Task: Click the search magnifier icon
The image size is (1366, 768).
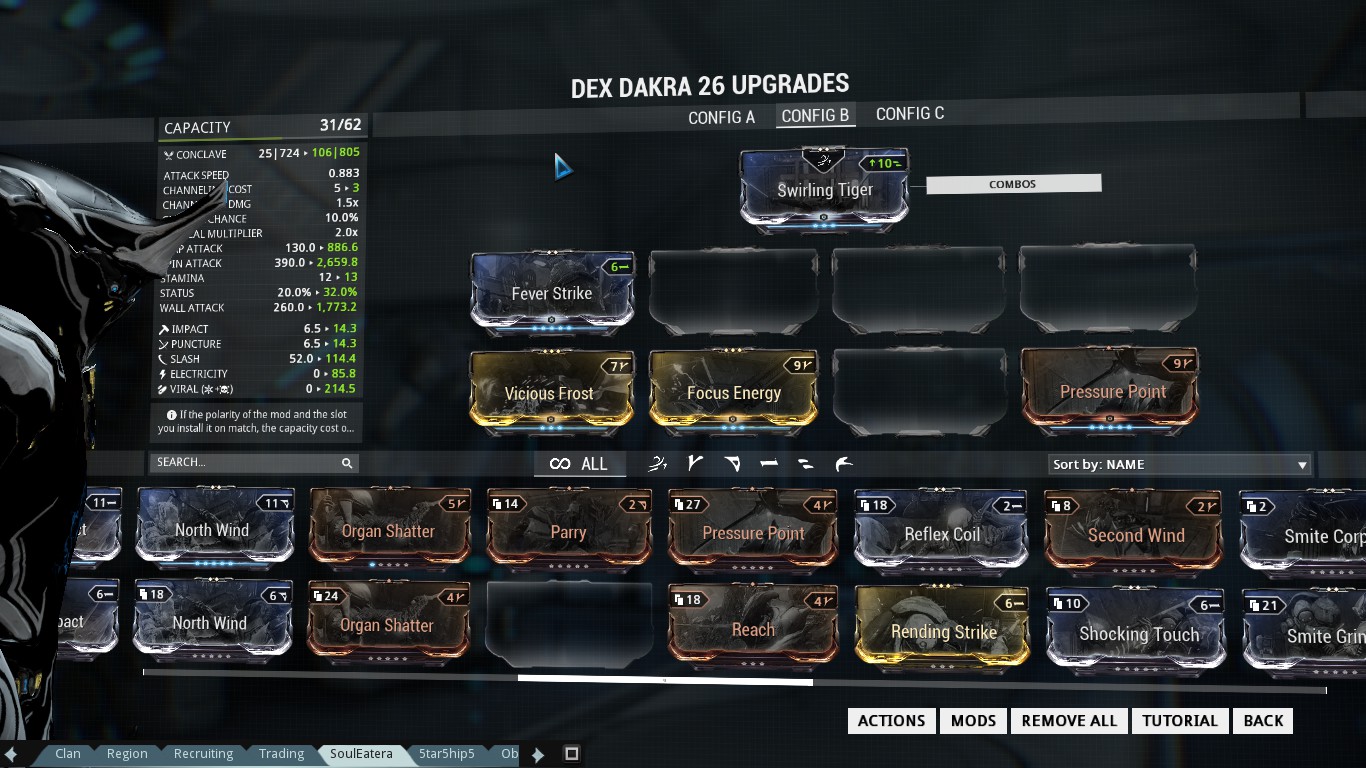Action: tap(347, 463)
